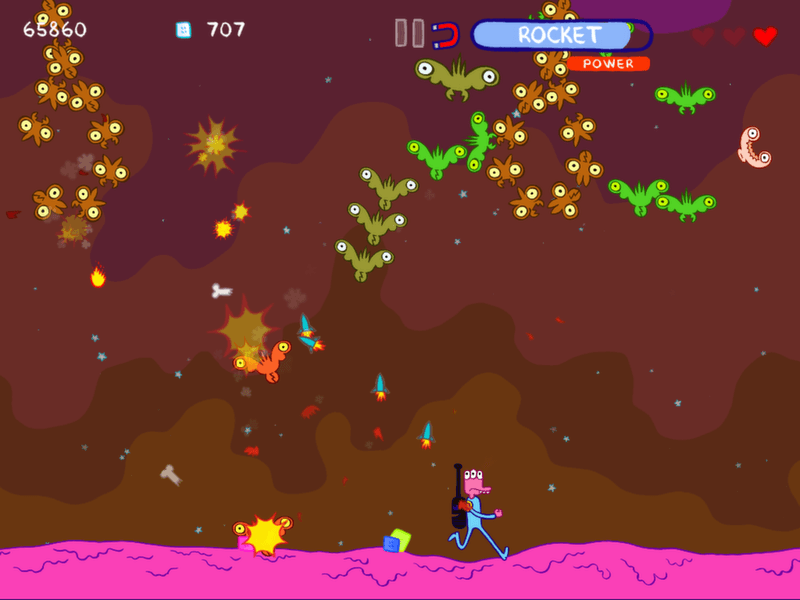The width and height of the screenshot is (800, 600).
Task: Pause the game with the pause button
Action: [408, 33]
